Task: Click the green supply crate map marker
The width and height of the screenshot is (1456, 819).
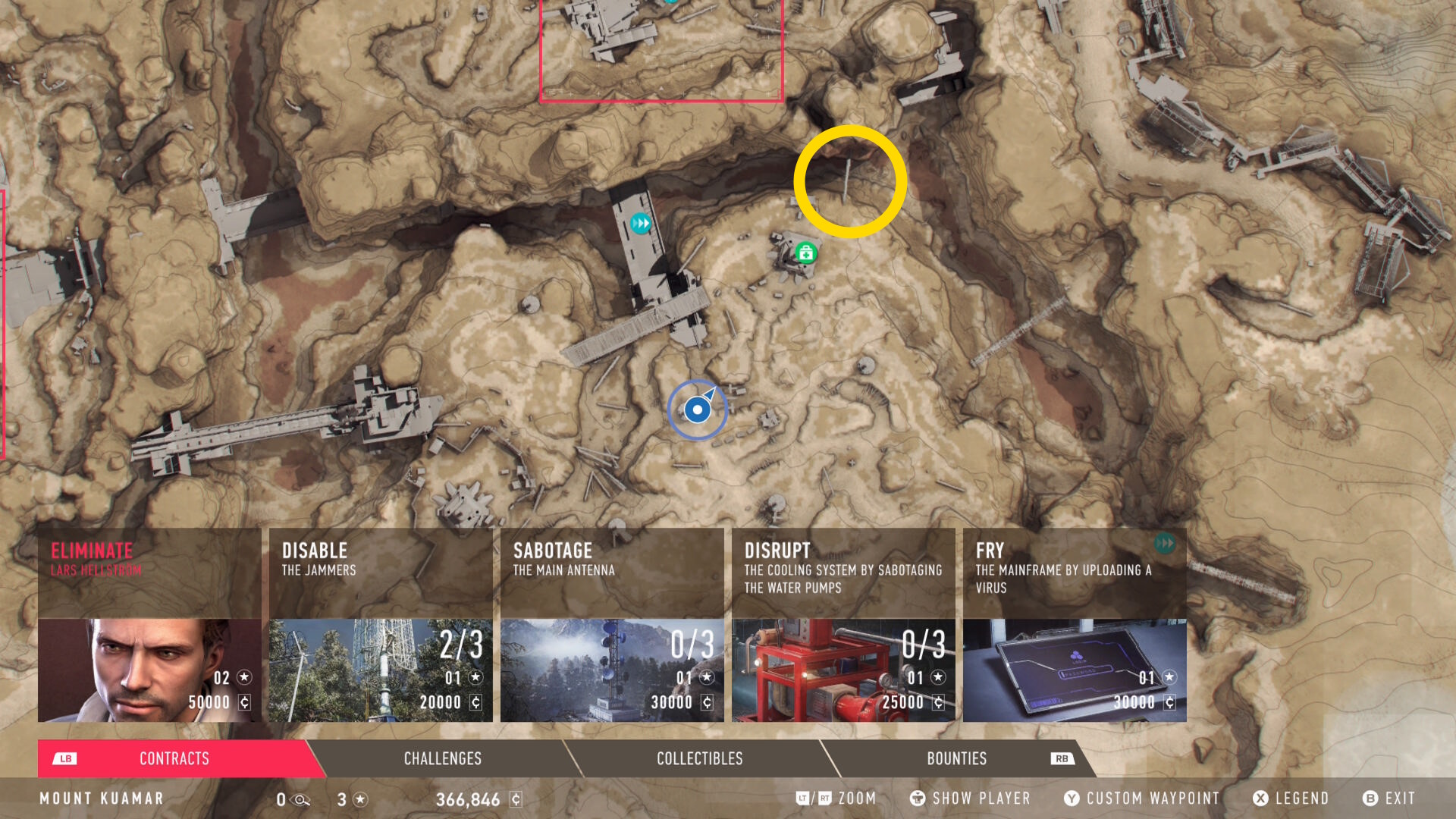Action: click(x=805, y=253)
